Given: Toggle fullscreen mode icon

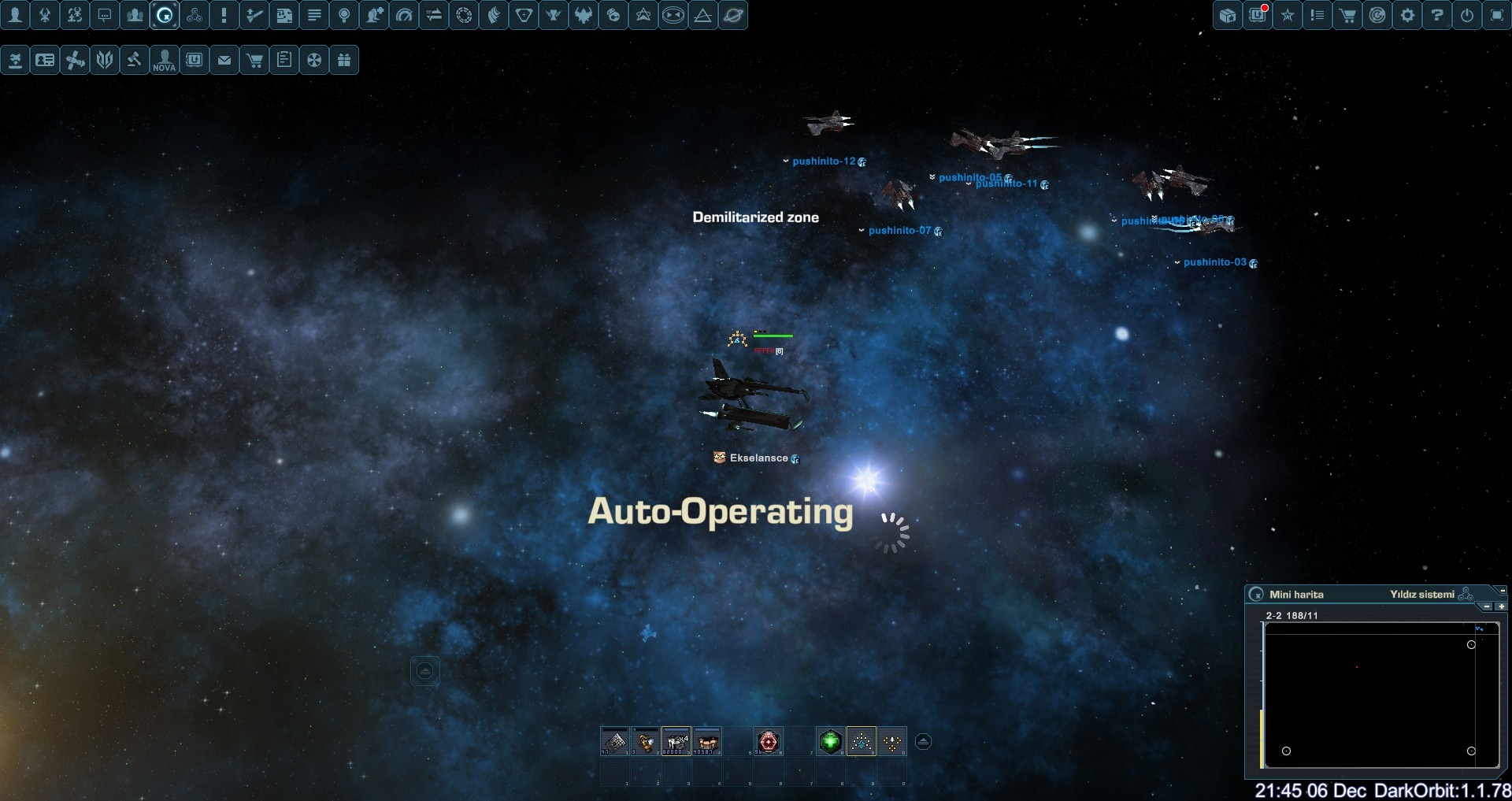Looking at the screenshot, I should pos(1497,15).
